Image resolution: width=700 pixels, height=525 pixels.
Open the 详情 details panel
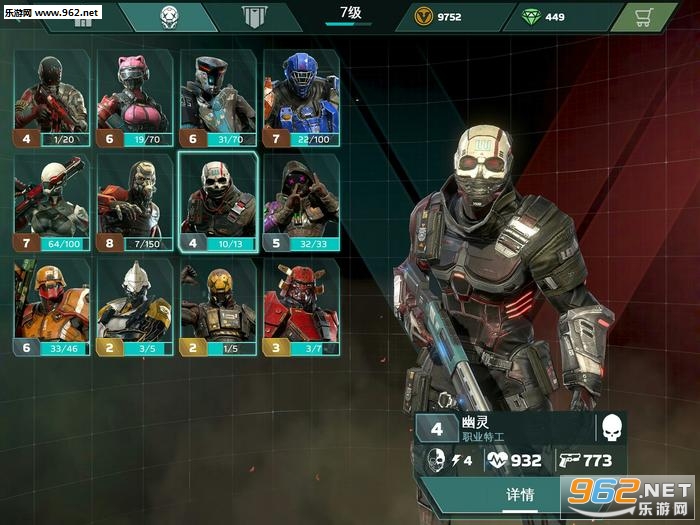click(520, 494)
